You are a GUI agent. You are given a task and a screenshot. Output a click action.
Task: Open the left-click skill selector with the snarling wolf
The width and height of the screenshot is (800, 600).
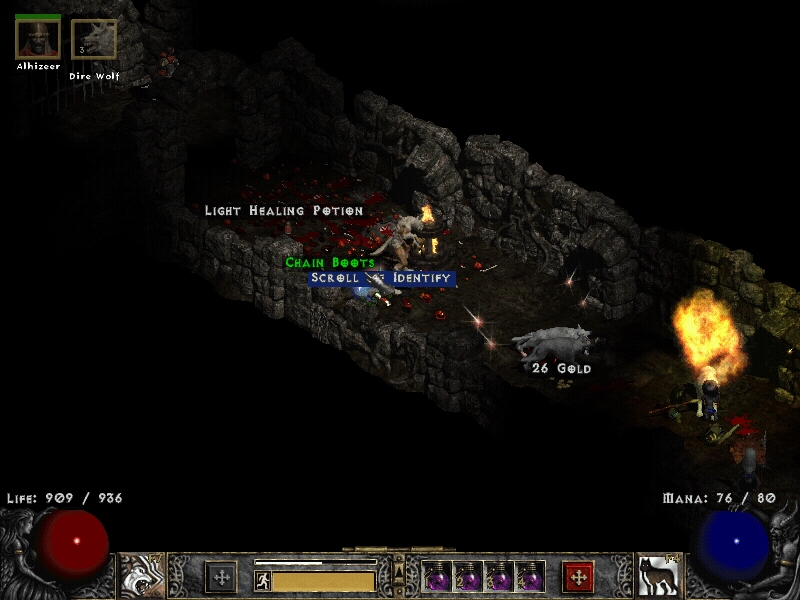tap(142, 575)
